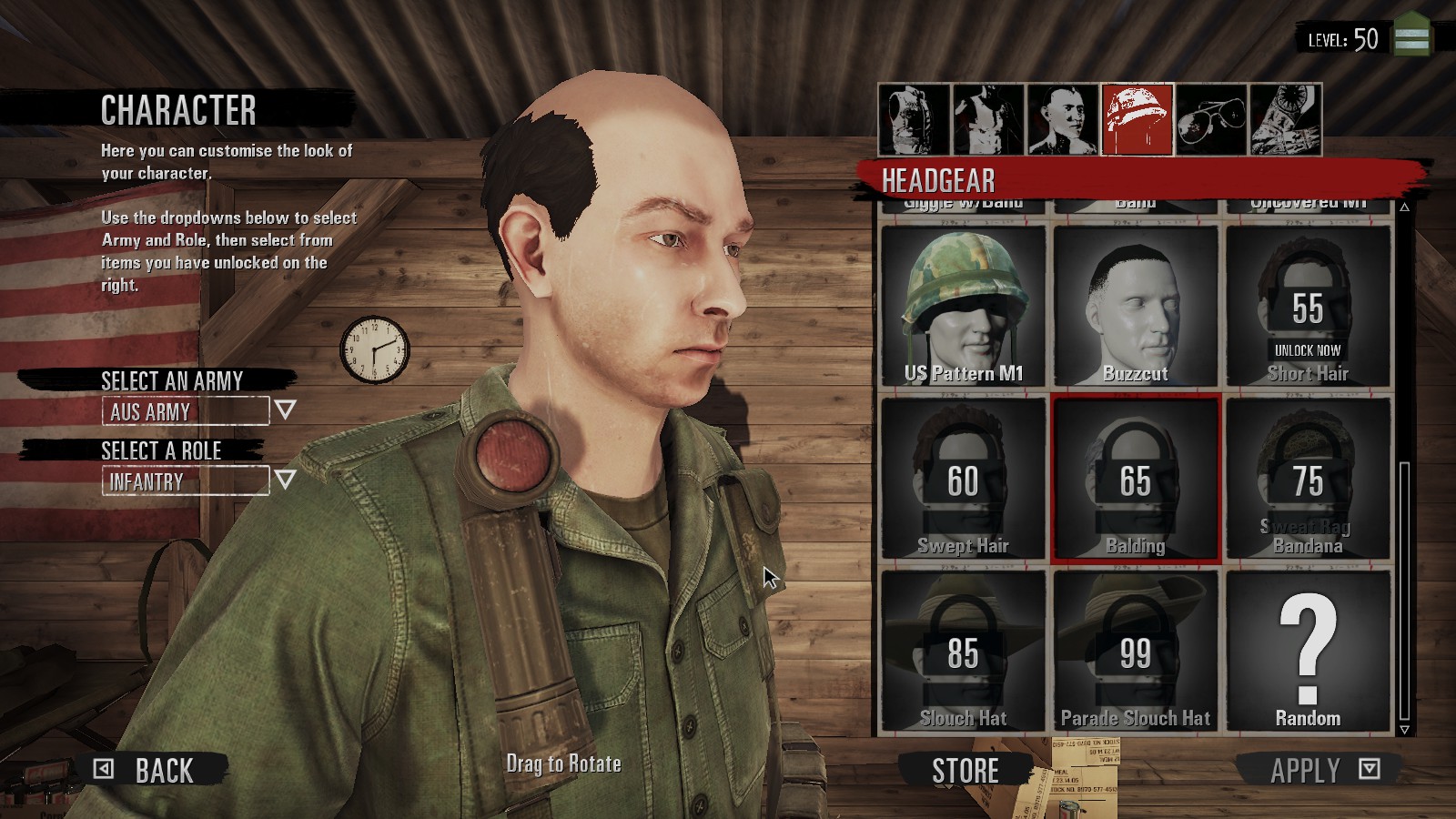Click the apply checkmark icon beside APPLY

click(x=1370, y=770)
